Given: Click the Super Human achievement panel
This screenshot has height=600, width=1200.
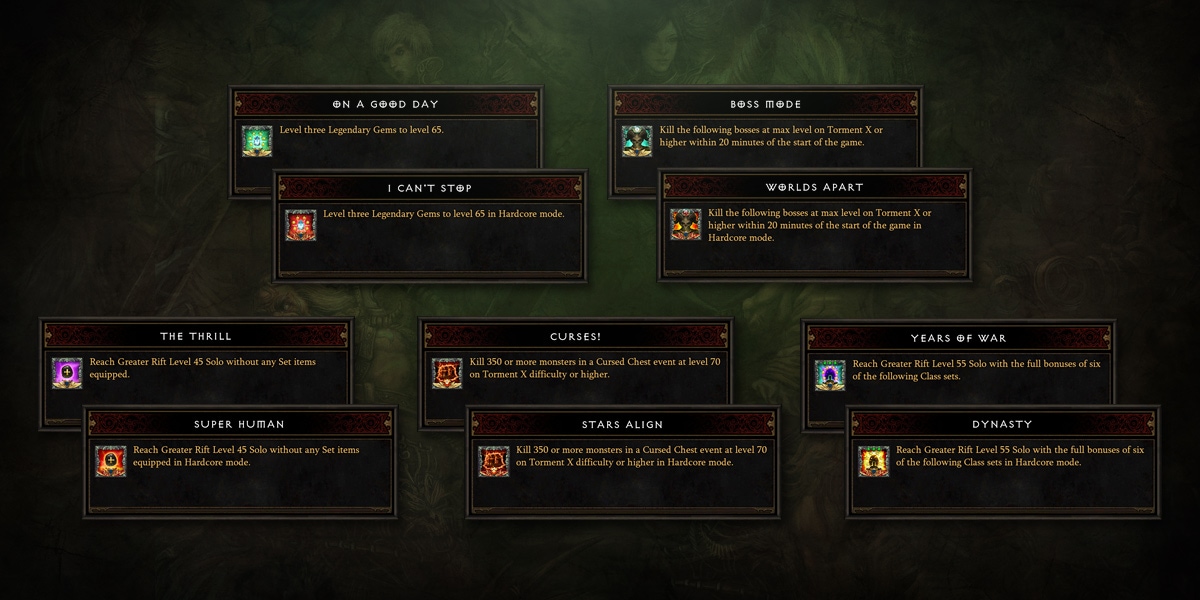Looking at the screenshot, I should 241,424.
